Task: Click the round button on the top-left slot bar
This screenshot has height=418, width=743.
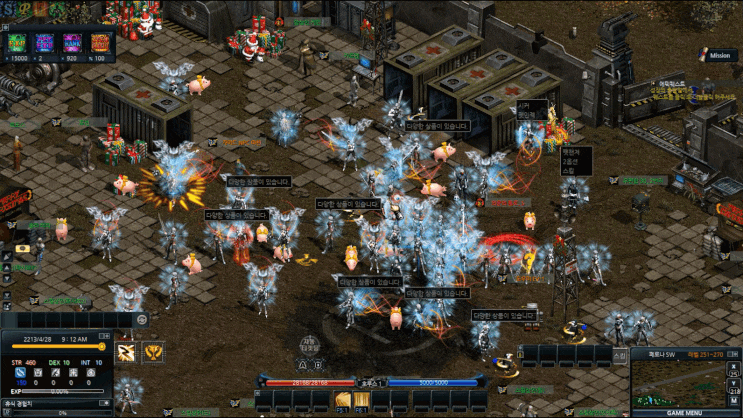Action: pyautogui.click(x=142, y=319)
